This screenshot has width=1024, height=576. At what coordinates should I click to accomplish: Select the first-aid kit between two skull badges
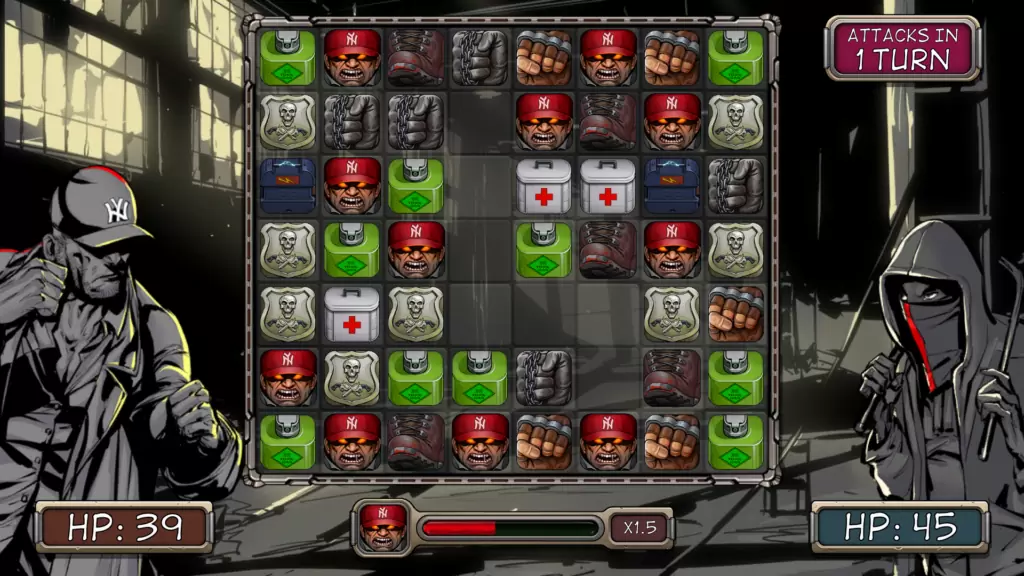click(351, 313)
